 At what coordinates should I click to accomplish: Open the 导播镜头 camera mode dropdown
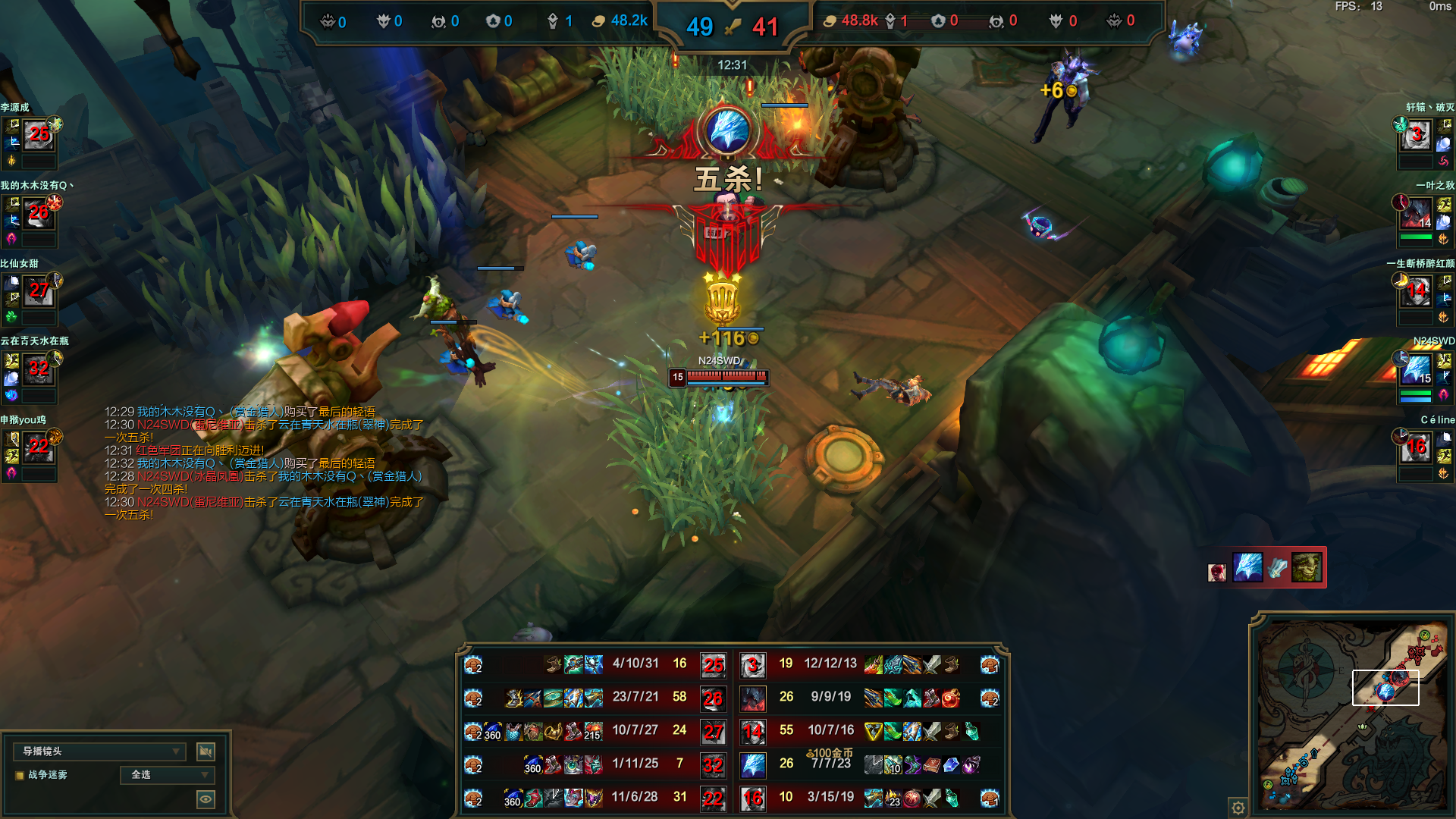(99, 751)
